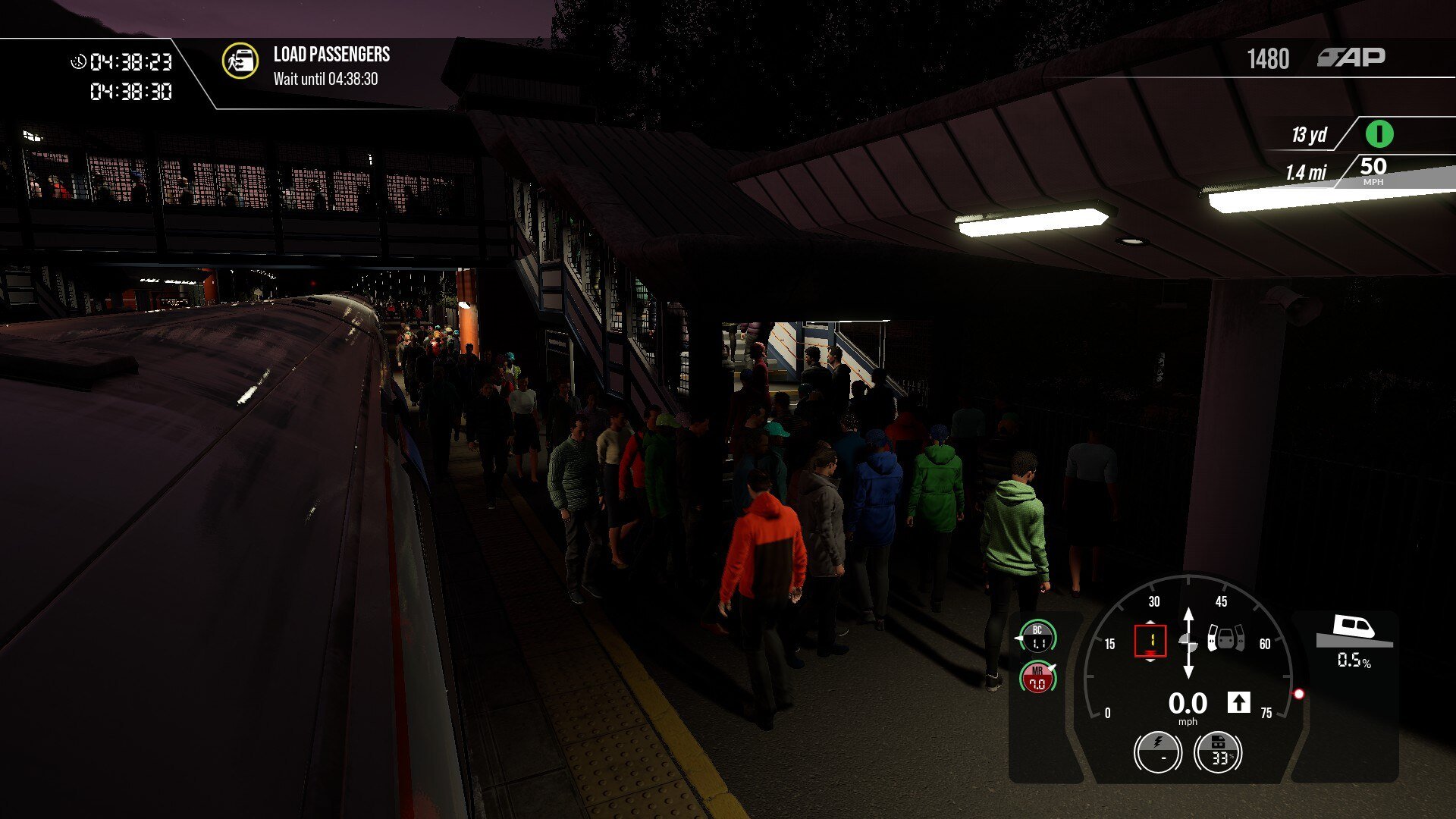Click the AP score logo

tap(1351, 58)
